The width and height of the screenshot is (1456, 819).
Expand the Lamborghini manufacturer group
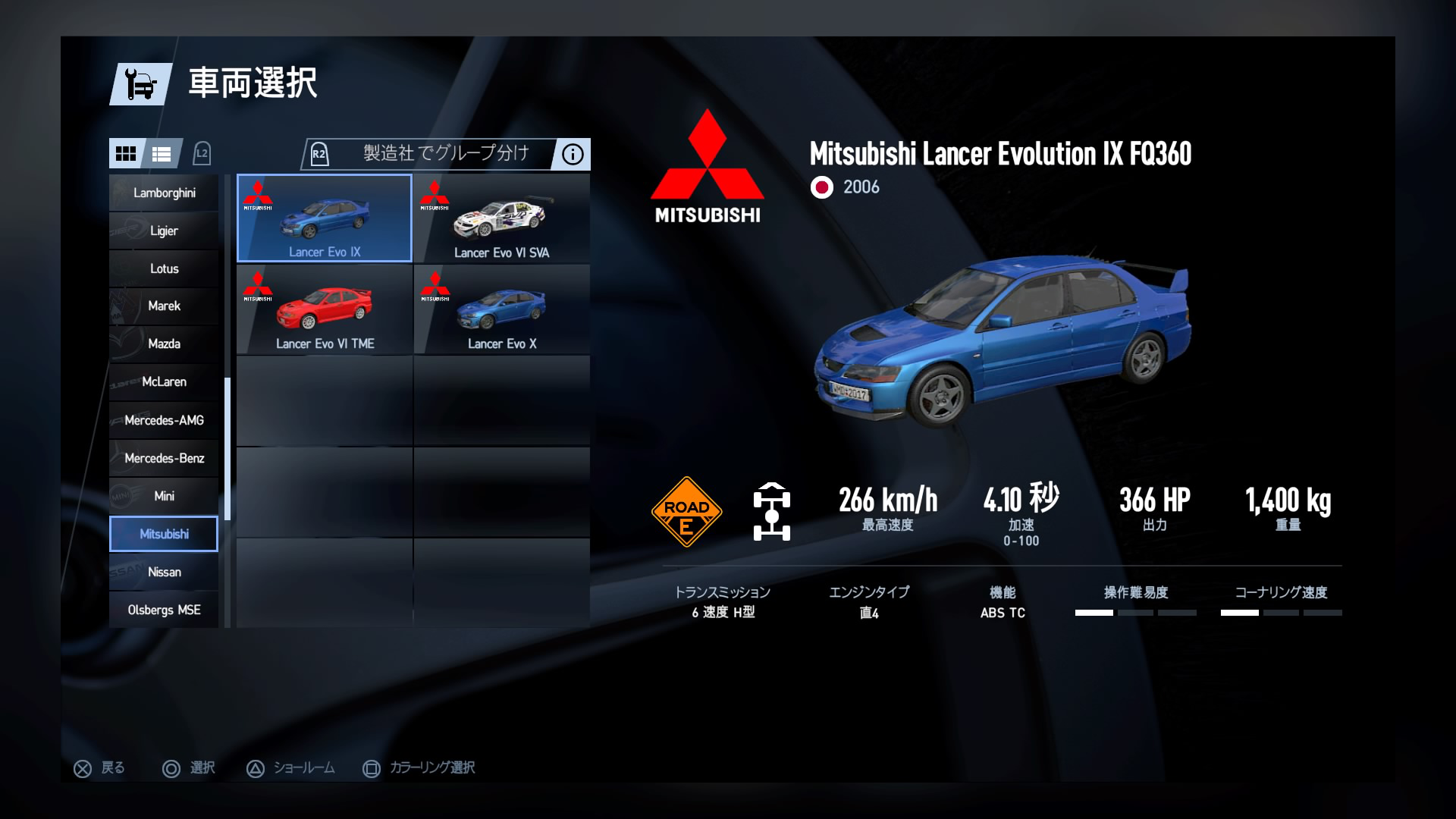163,192
